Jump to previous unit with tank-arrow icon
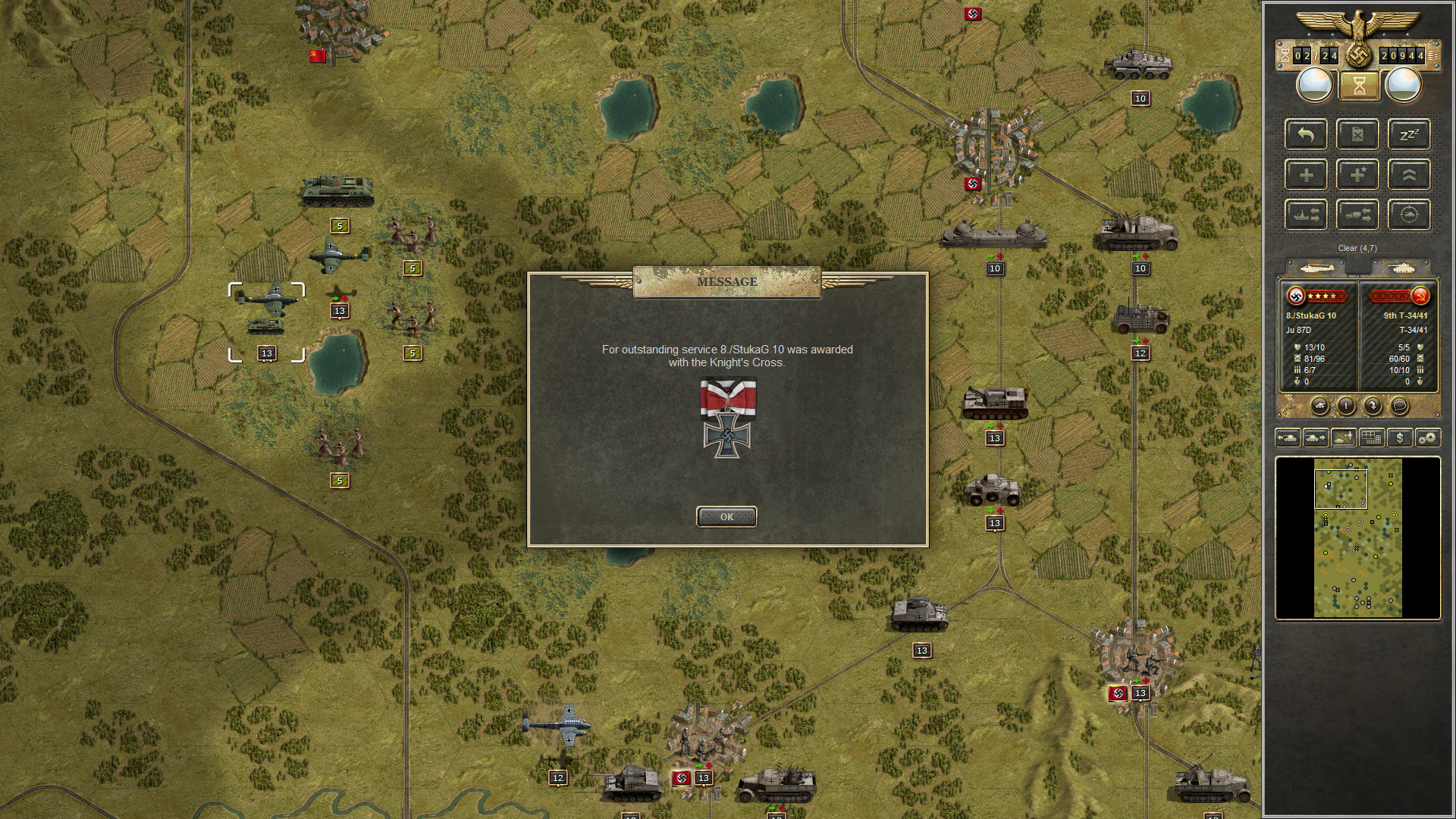The image size is (1456, 819). (1288, 438)
